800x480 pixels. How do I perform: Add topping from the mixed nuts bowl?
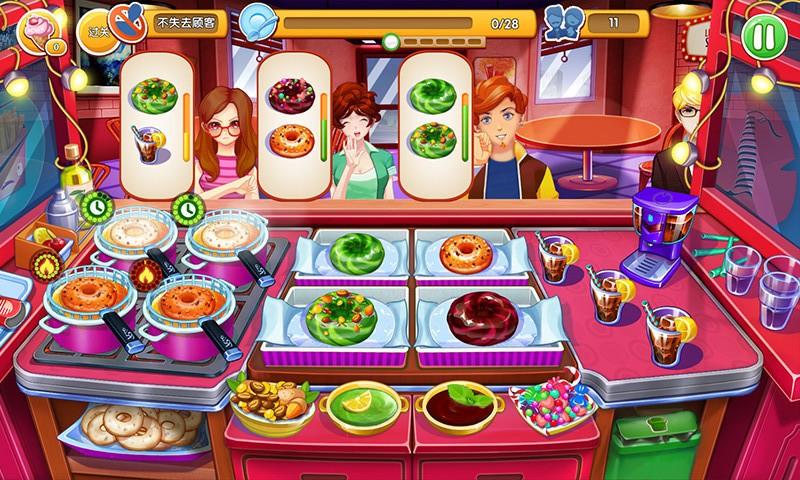[x=268, y=402]
